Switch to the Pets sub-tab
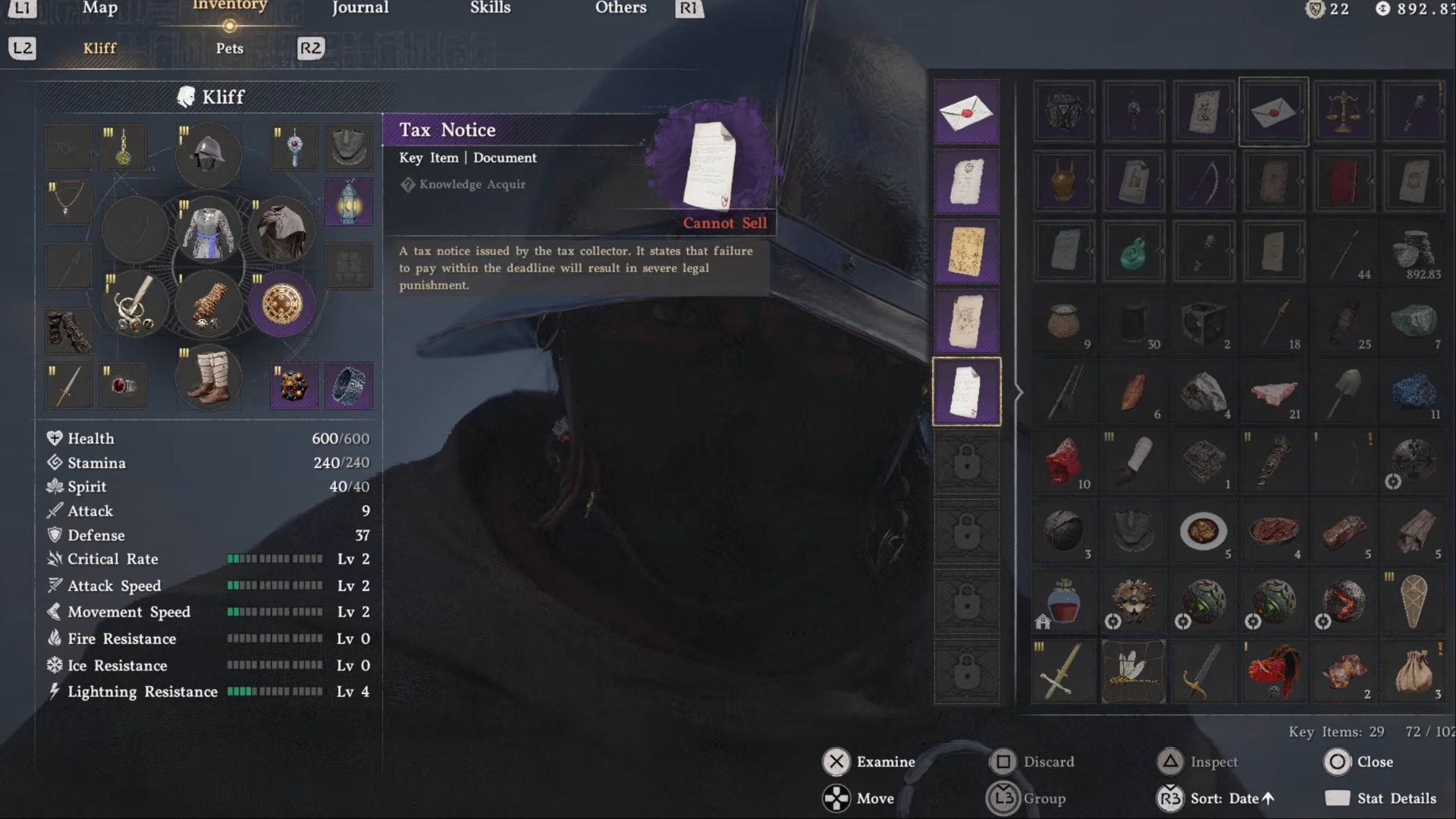1456x819 pixels. click(229, 49)
